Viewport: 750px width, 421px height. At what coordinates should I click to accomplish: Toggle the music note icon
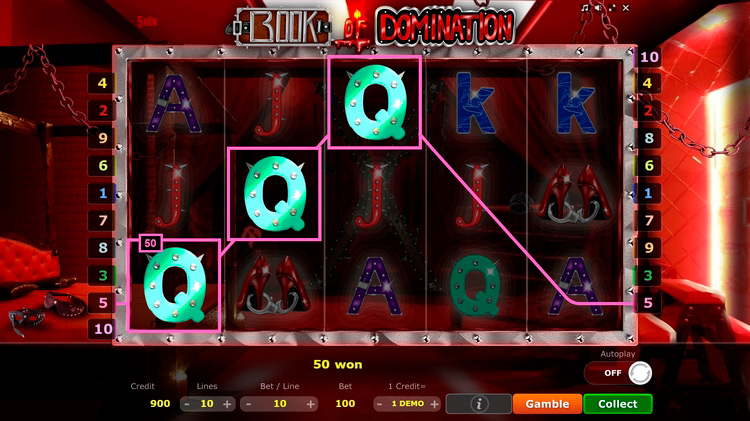tap(585, 7)
